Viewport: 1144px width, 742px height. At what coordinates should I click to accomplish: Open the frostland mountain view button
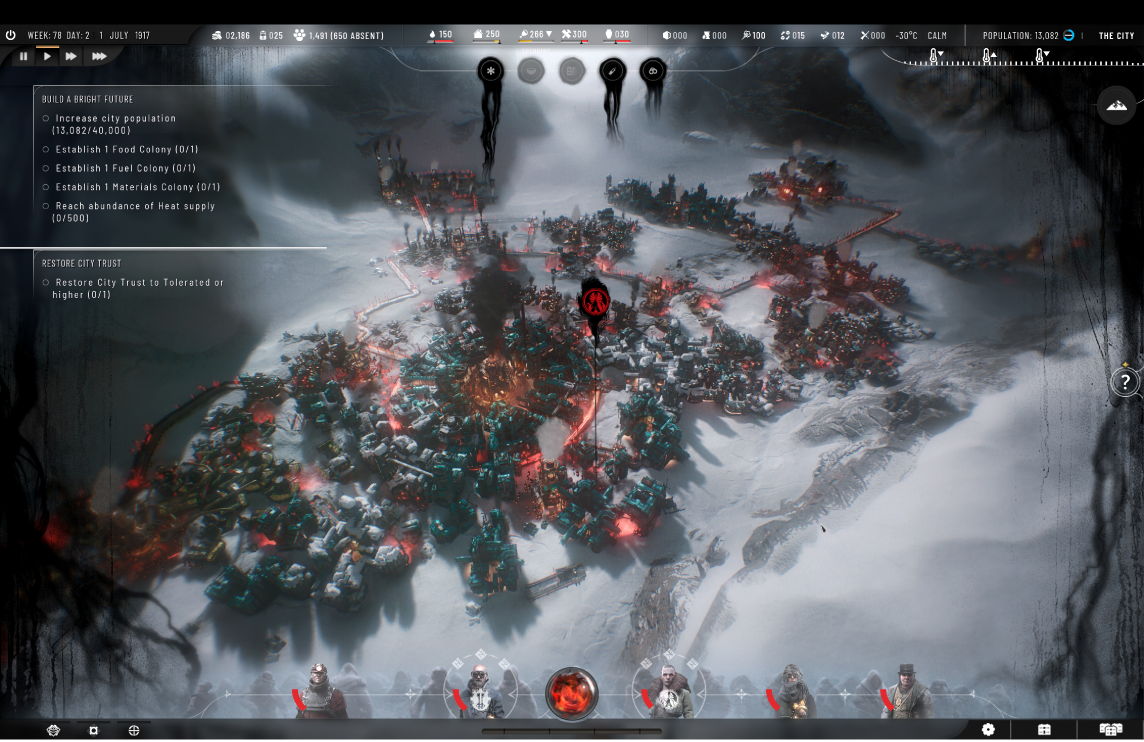pyautogui.click(x=1116, y=105)
